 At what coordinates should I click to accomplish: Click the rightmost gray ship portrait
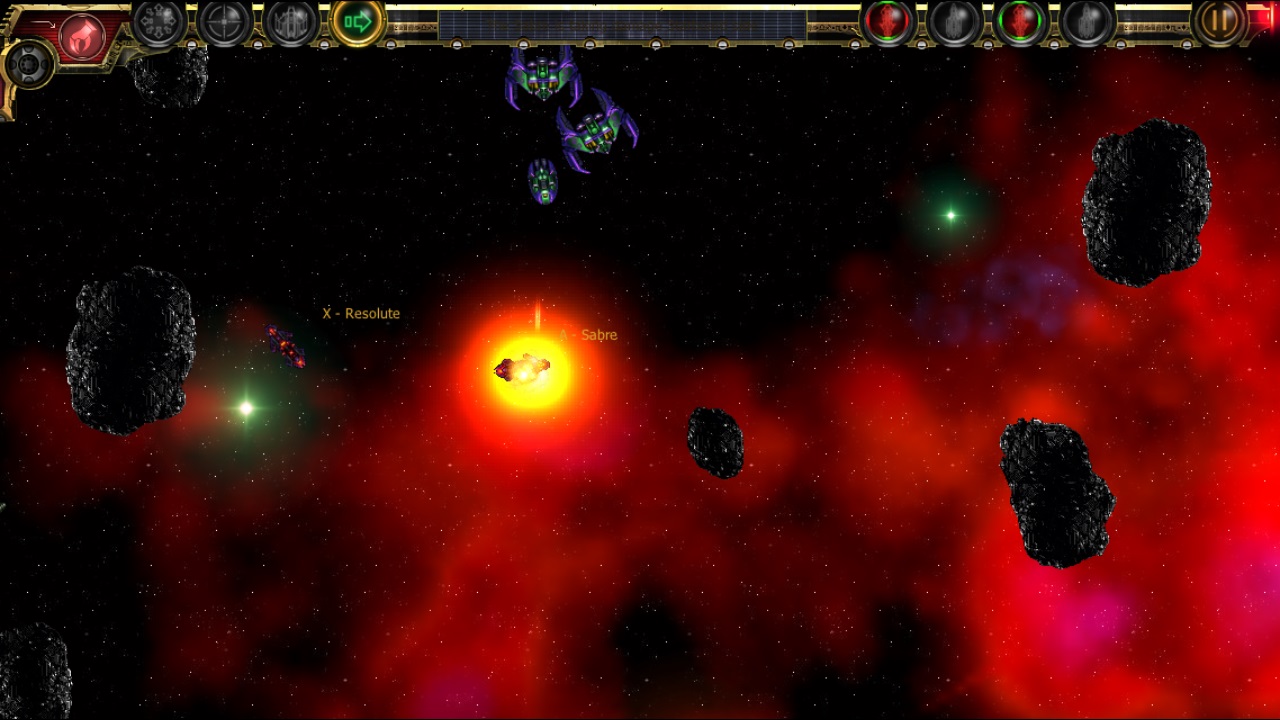pos(1088,22)
